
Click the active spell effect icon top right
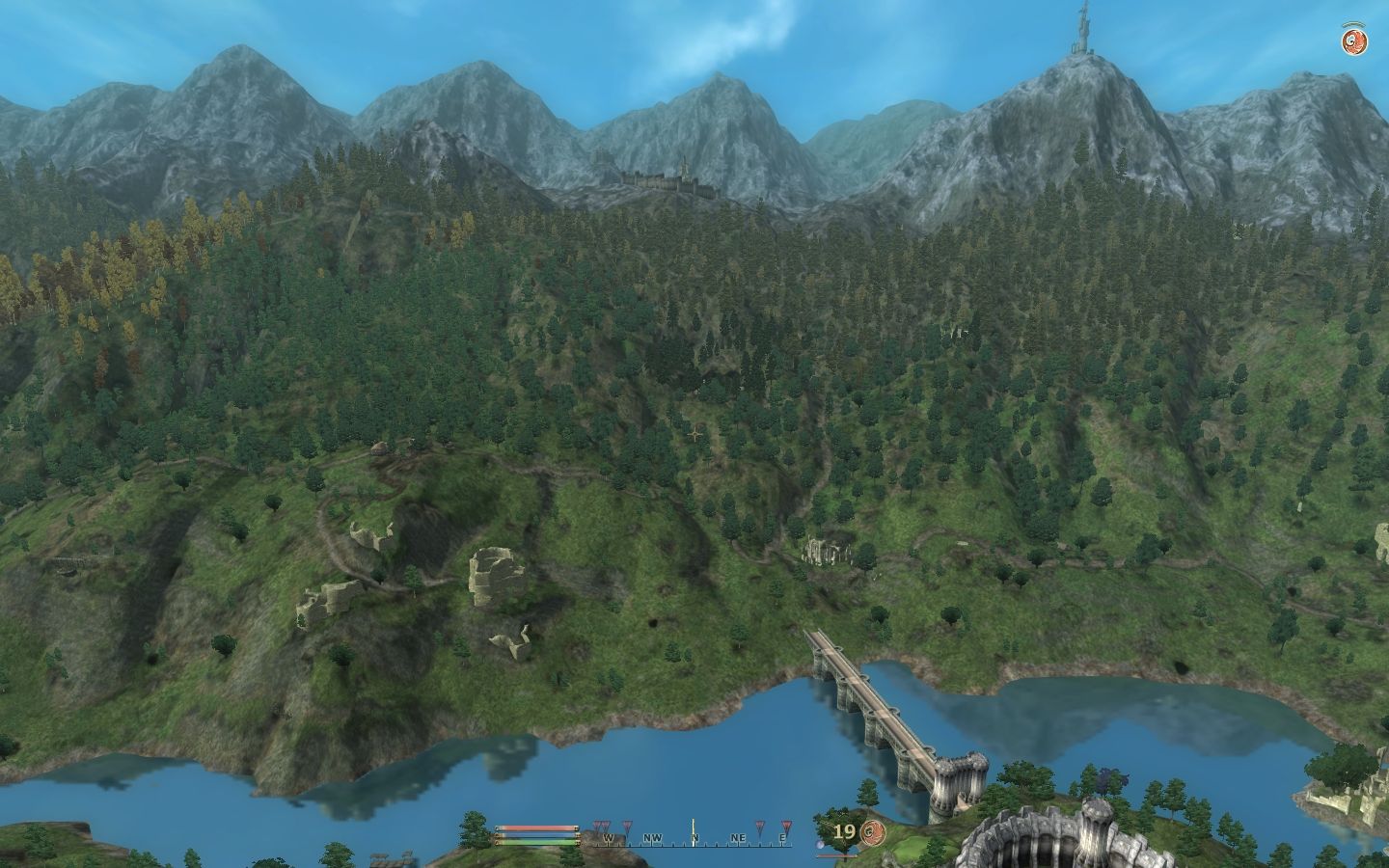click(1354, 41)
